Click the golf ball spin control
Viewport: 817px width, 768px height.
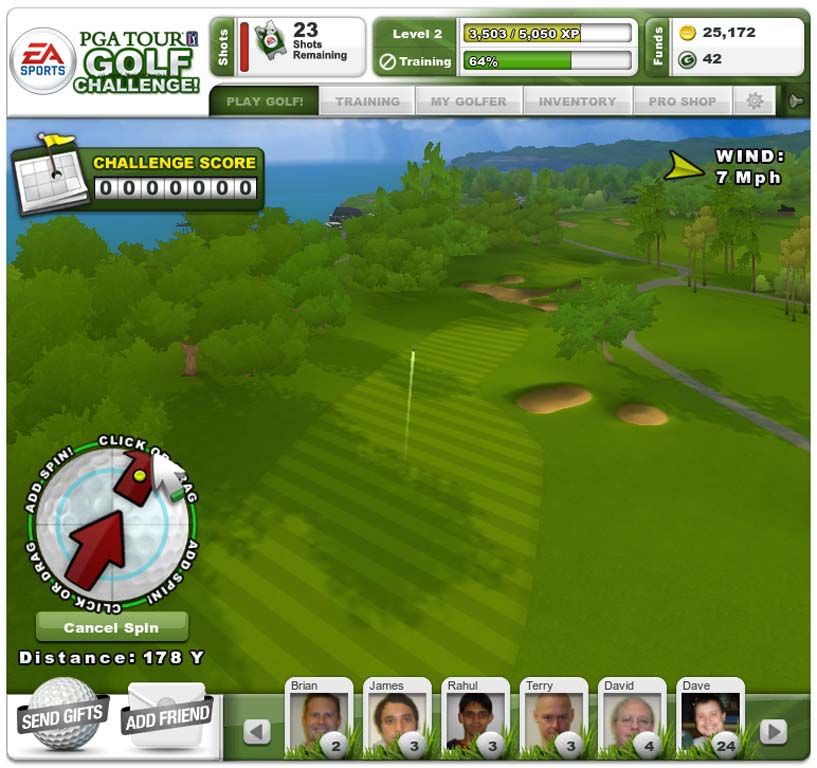[x=110, y=525]
